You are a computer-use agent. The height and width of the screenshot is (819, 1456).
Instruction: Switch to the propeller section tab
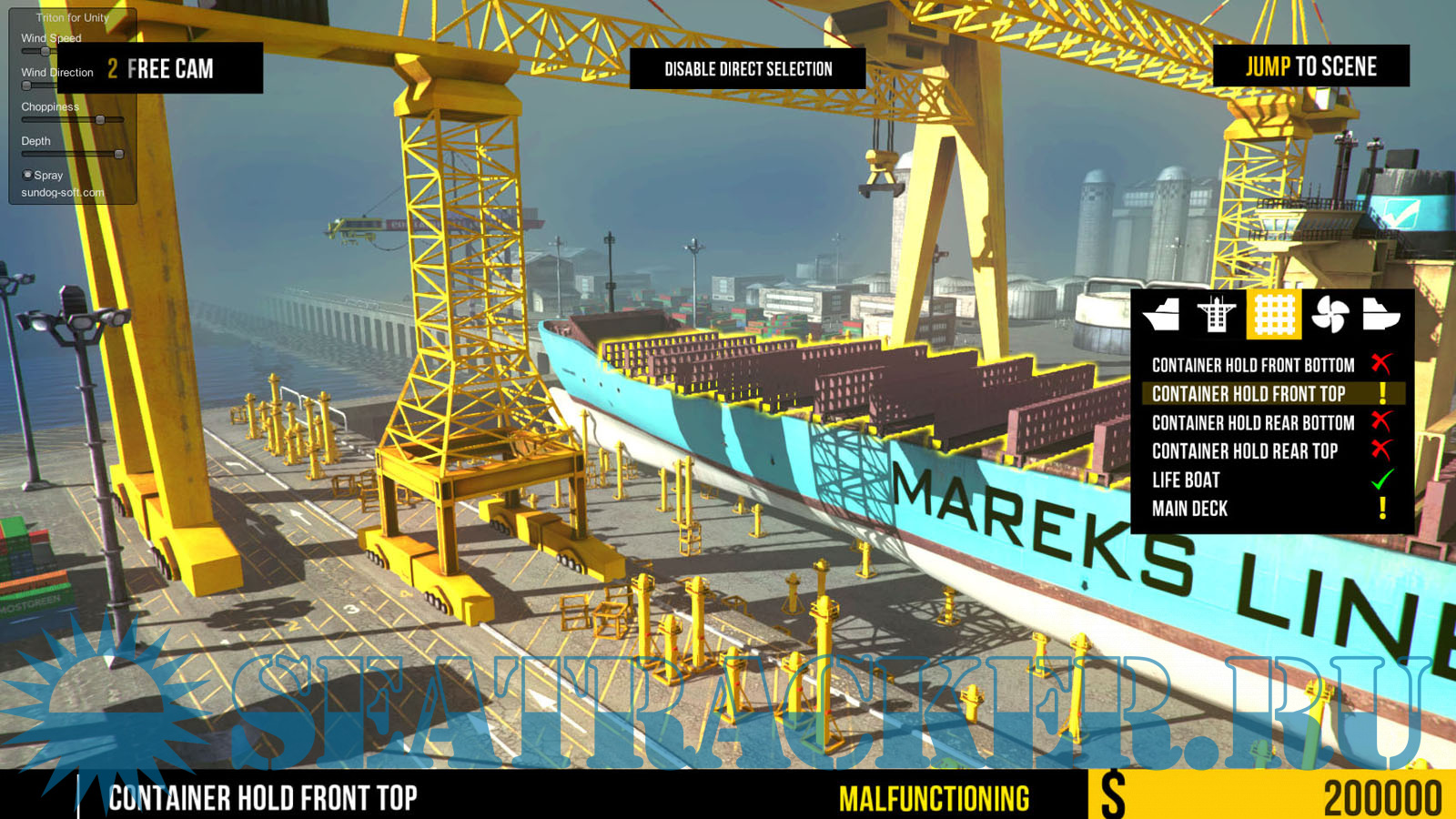click(1330, 315)
